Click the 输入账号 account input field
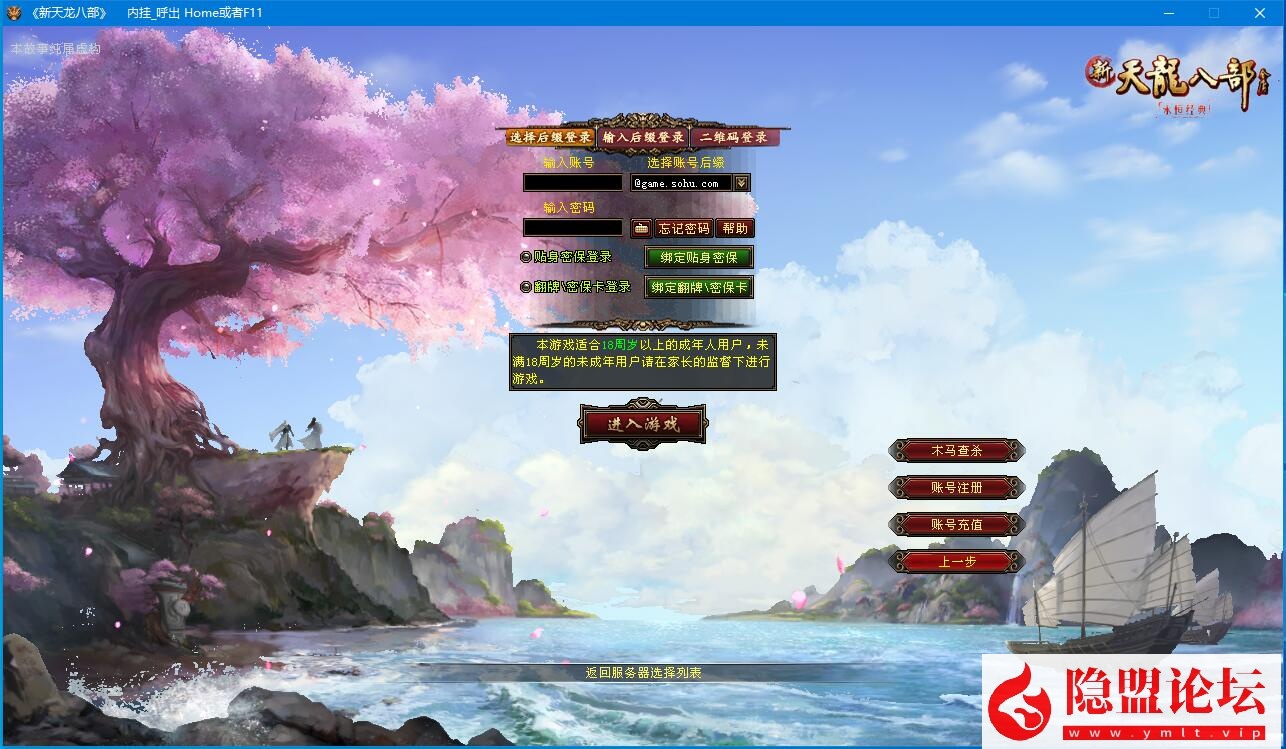1286x749 pixels. coord(573,182)
